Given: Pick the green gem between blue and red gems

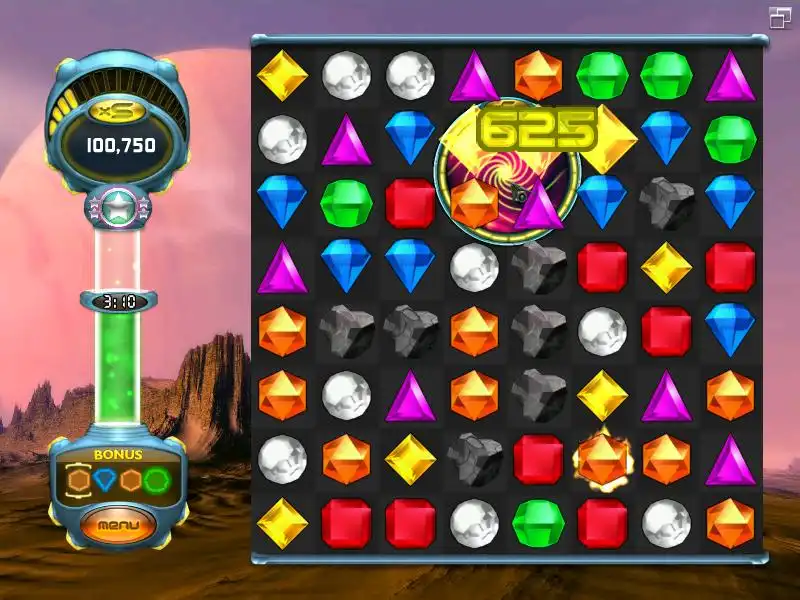Looking at the screenshot, I should click(346, 203).
